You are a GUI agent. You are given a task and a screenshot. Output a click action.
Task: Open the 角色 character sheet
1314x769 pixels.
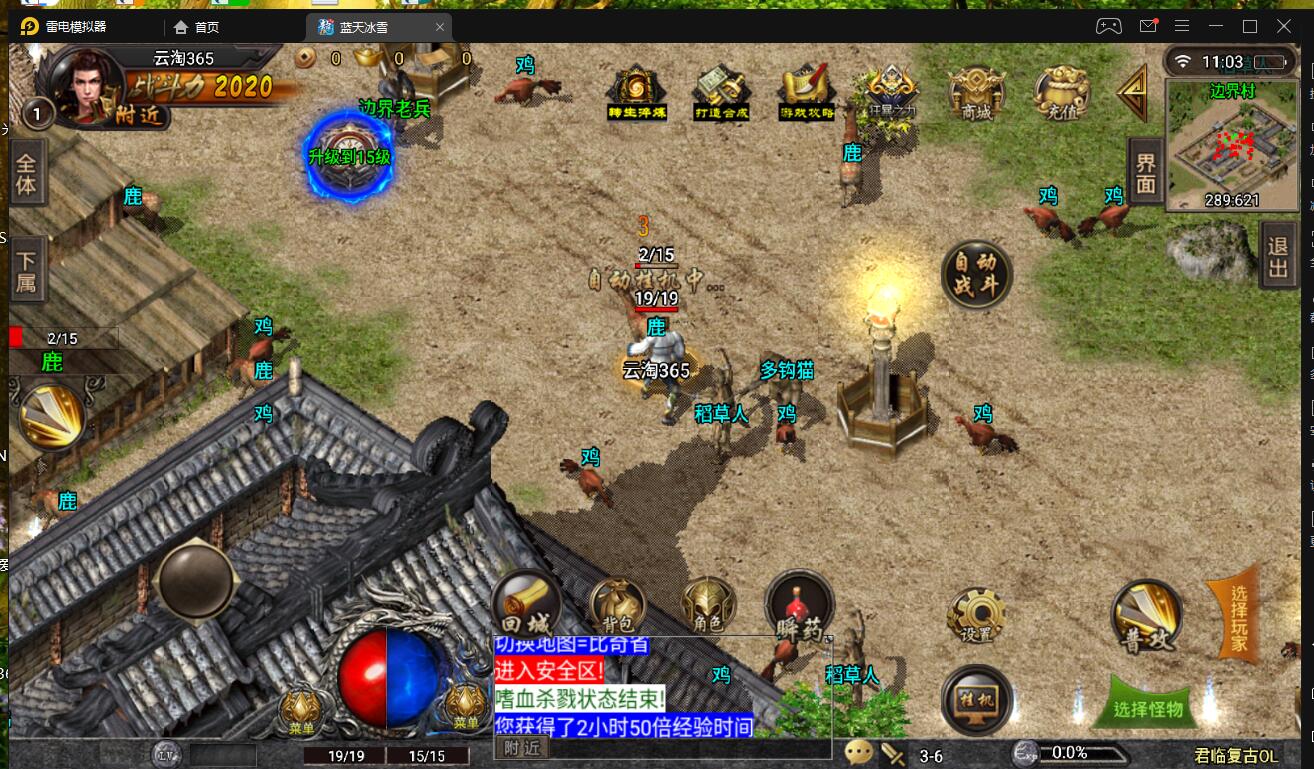click(708, 605)
